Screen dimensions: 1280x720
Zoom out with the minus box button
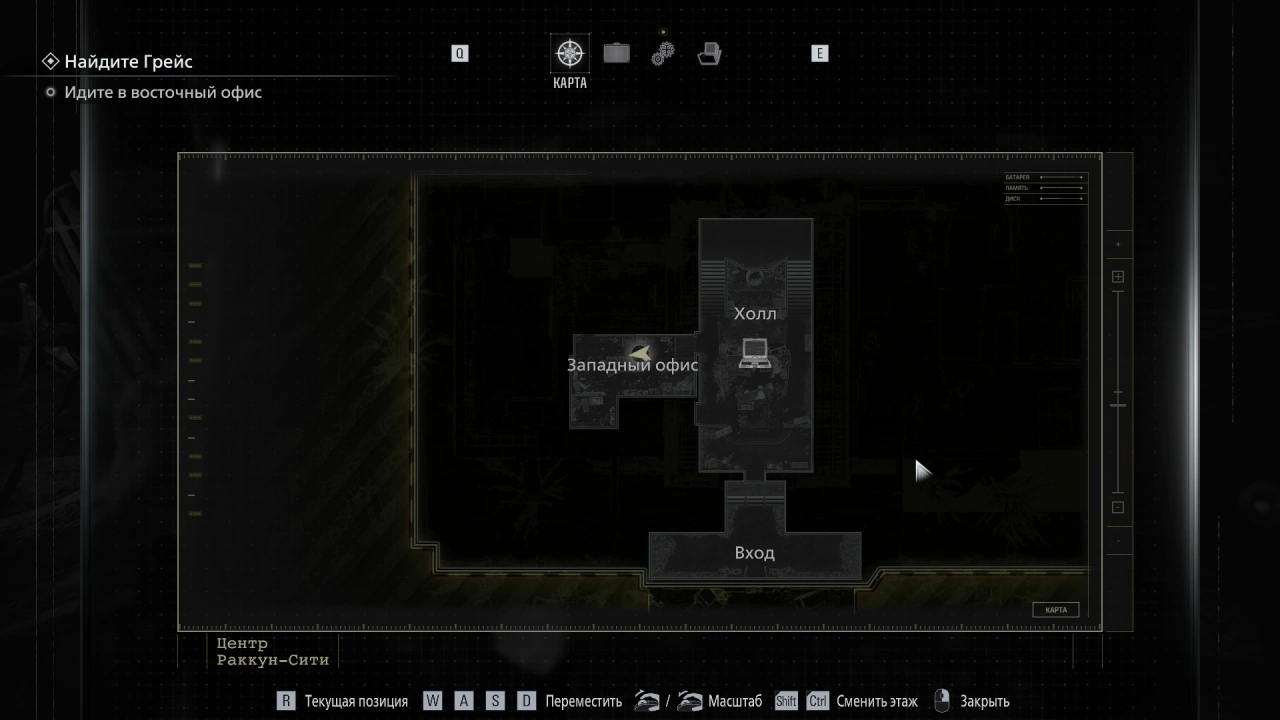click(x=1118, y=507)
